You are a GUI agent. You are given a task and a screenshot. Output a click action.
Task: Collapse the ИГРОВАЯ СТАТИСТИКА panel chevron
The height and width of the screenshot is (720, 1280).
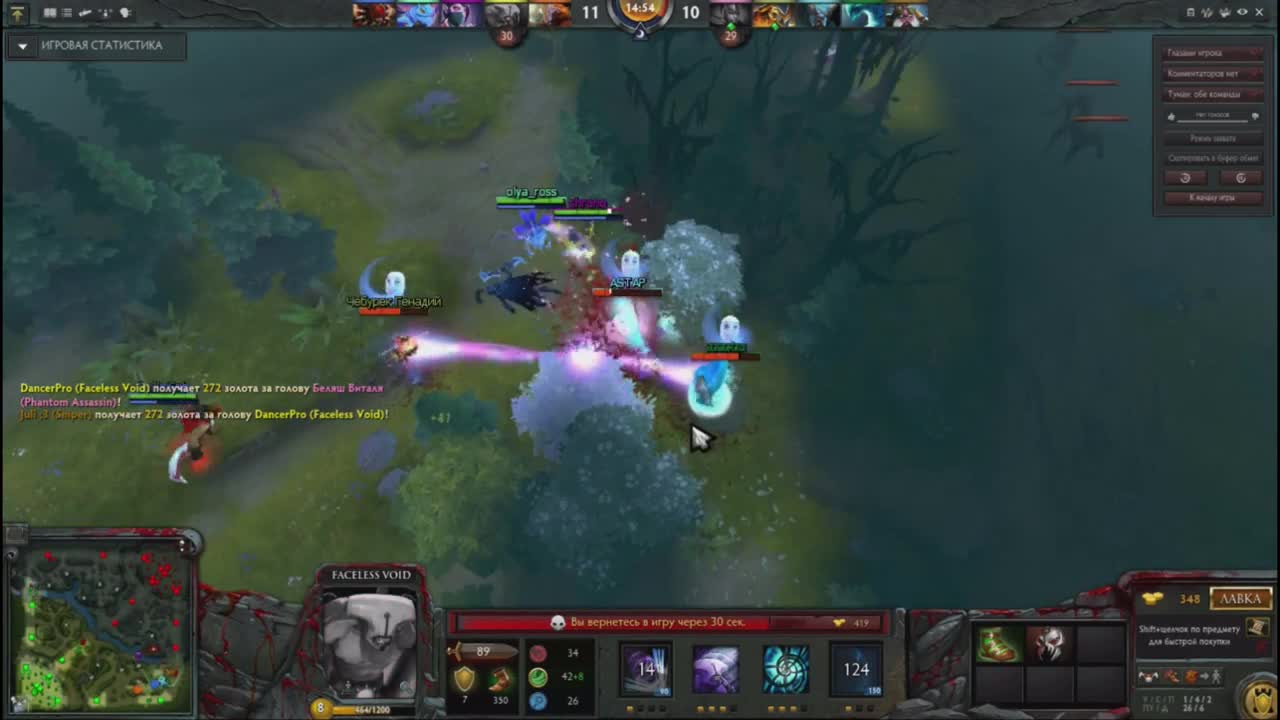21,45
